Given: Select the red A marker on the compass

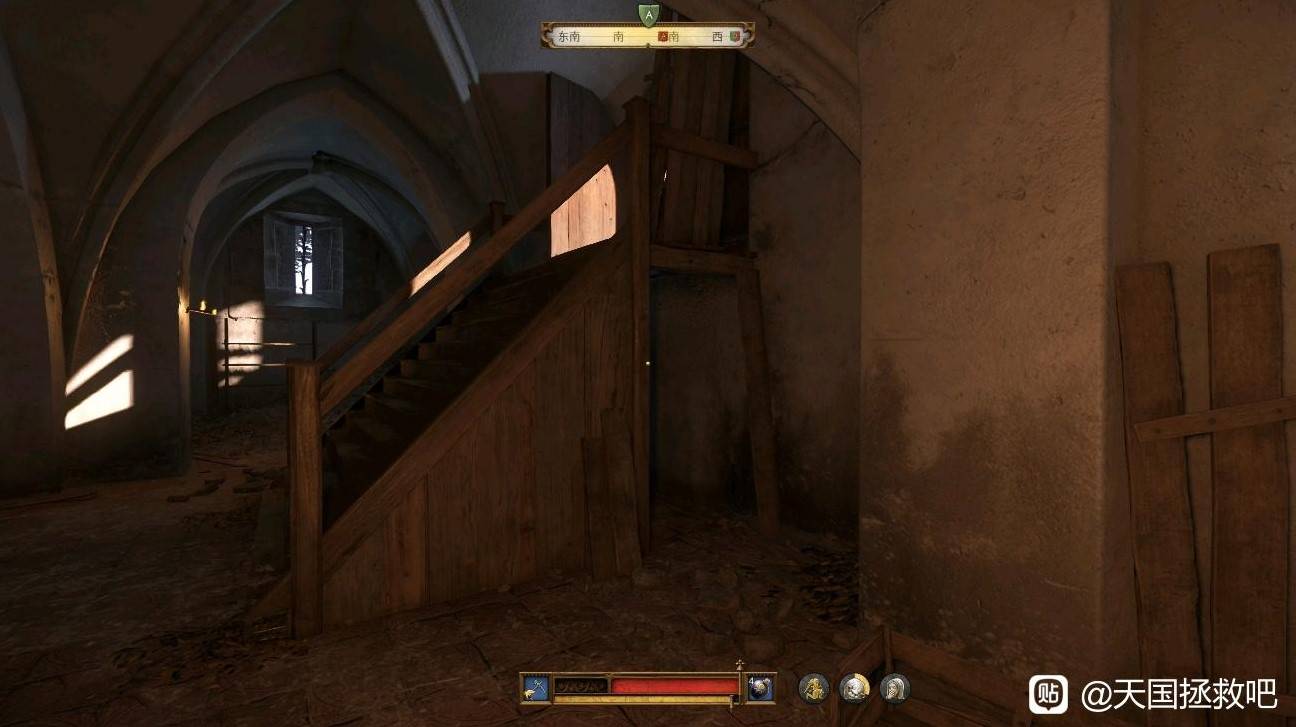Looking at the screenshot, I should click(x=662, y=37).
